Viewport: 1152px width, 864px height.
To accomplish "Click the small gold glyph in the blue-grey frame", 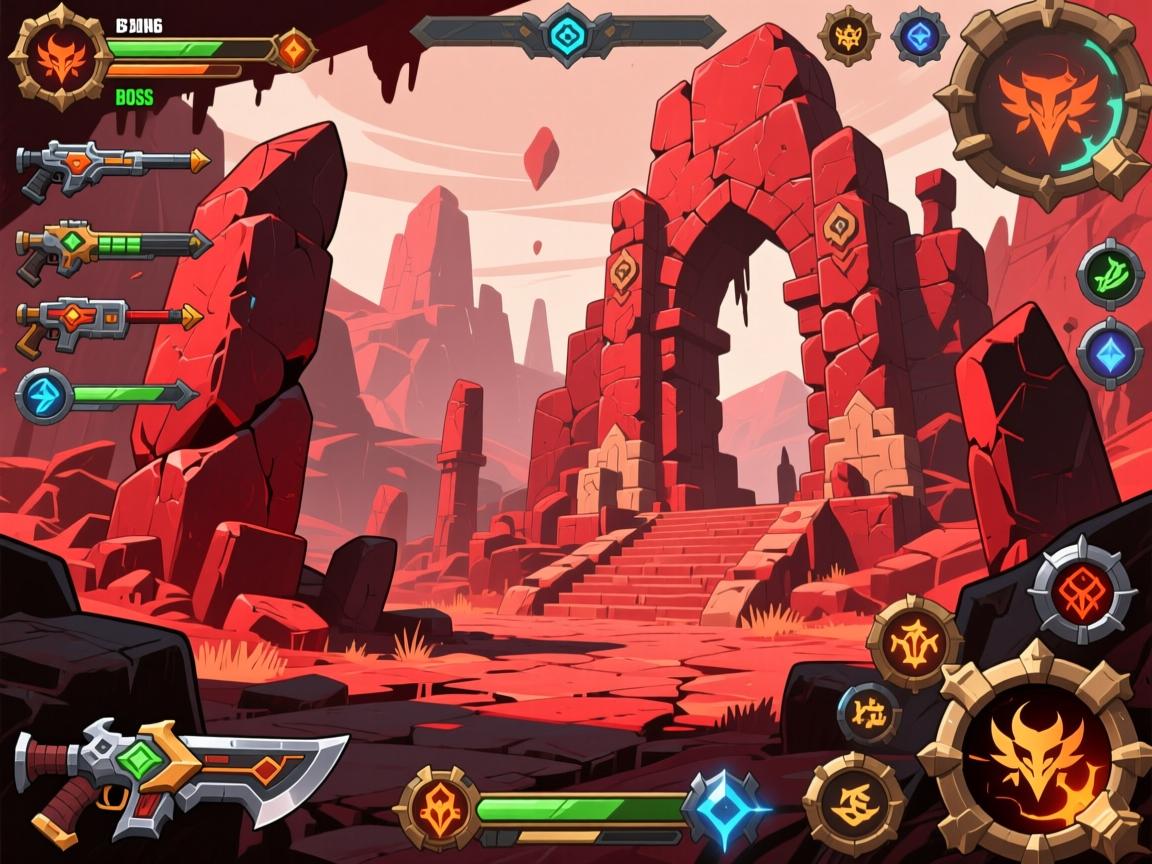I will [867, 714].
